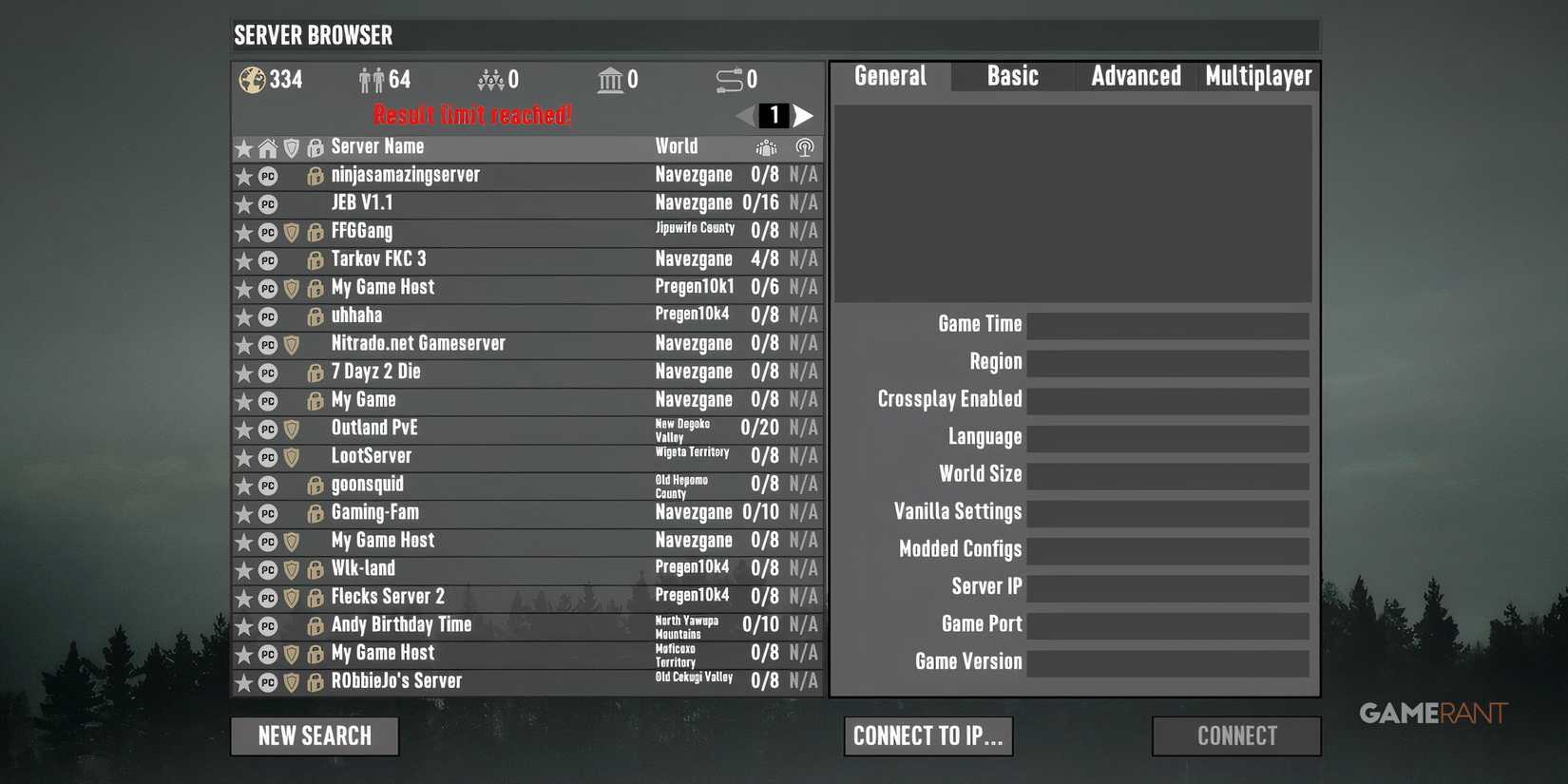
Task: Click the lock icon on goonsquid row
Action: pyautogui.click(x=315, y=485)
